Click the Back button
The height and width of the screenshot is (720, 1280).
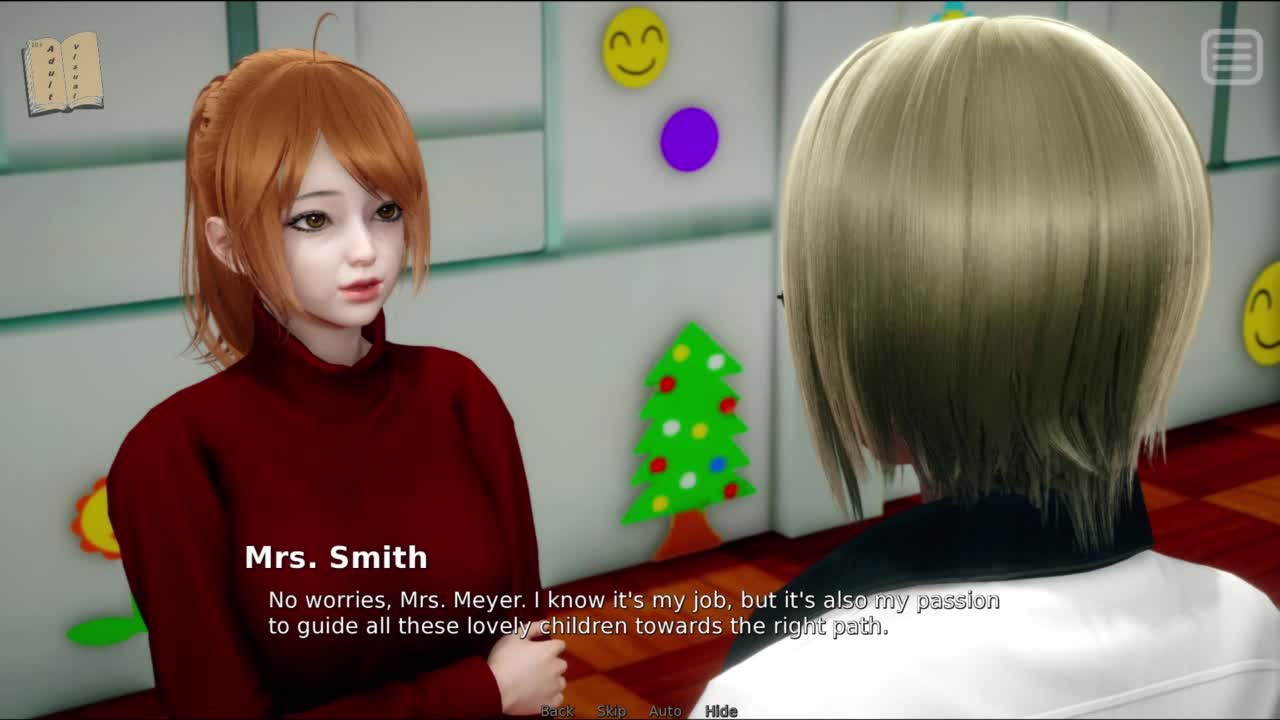click(557, 711)
